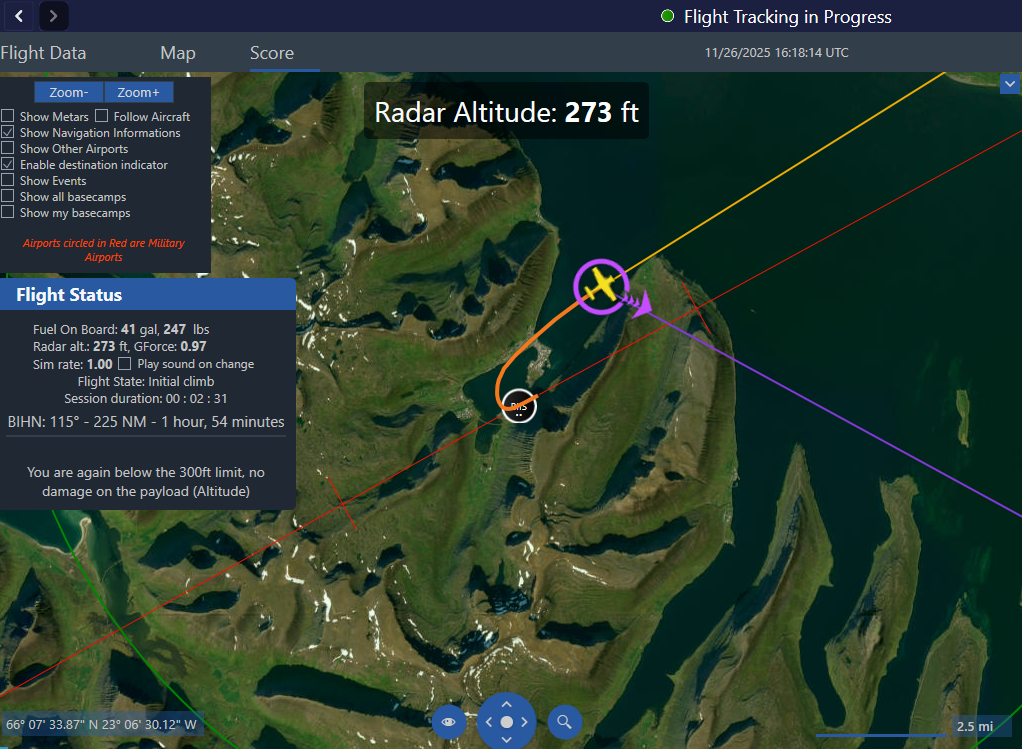Screen dimensions: 1022x749
Task: Expand the dropdown arrow at map corner
Action: pyautogui.click(x=1009, y=86)
